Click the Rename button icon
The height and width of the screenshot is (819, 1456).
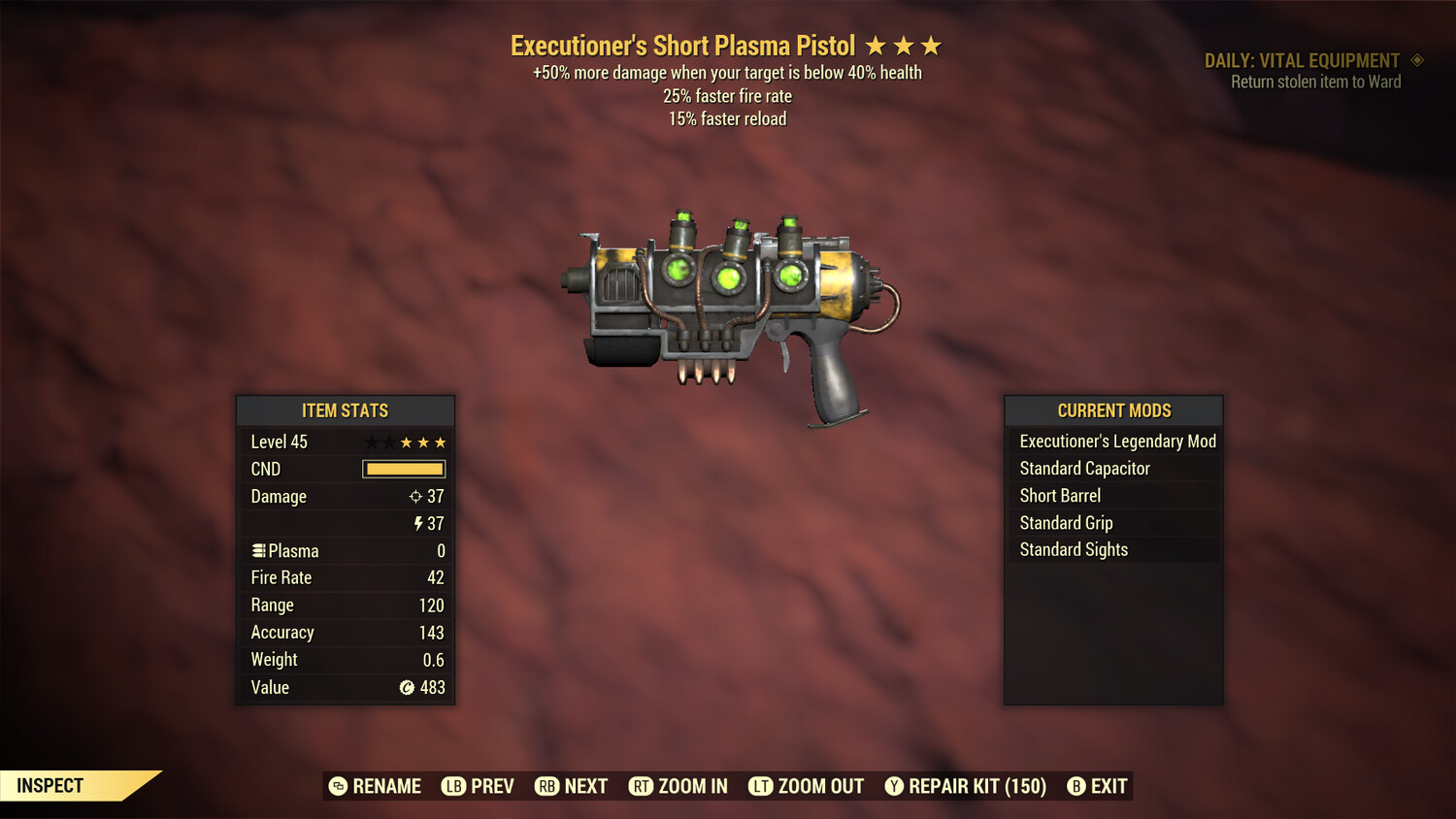click(339, 786)
